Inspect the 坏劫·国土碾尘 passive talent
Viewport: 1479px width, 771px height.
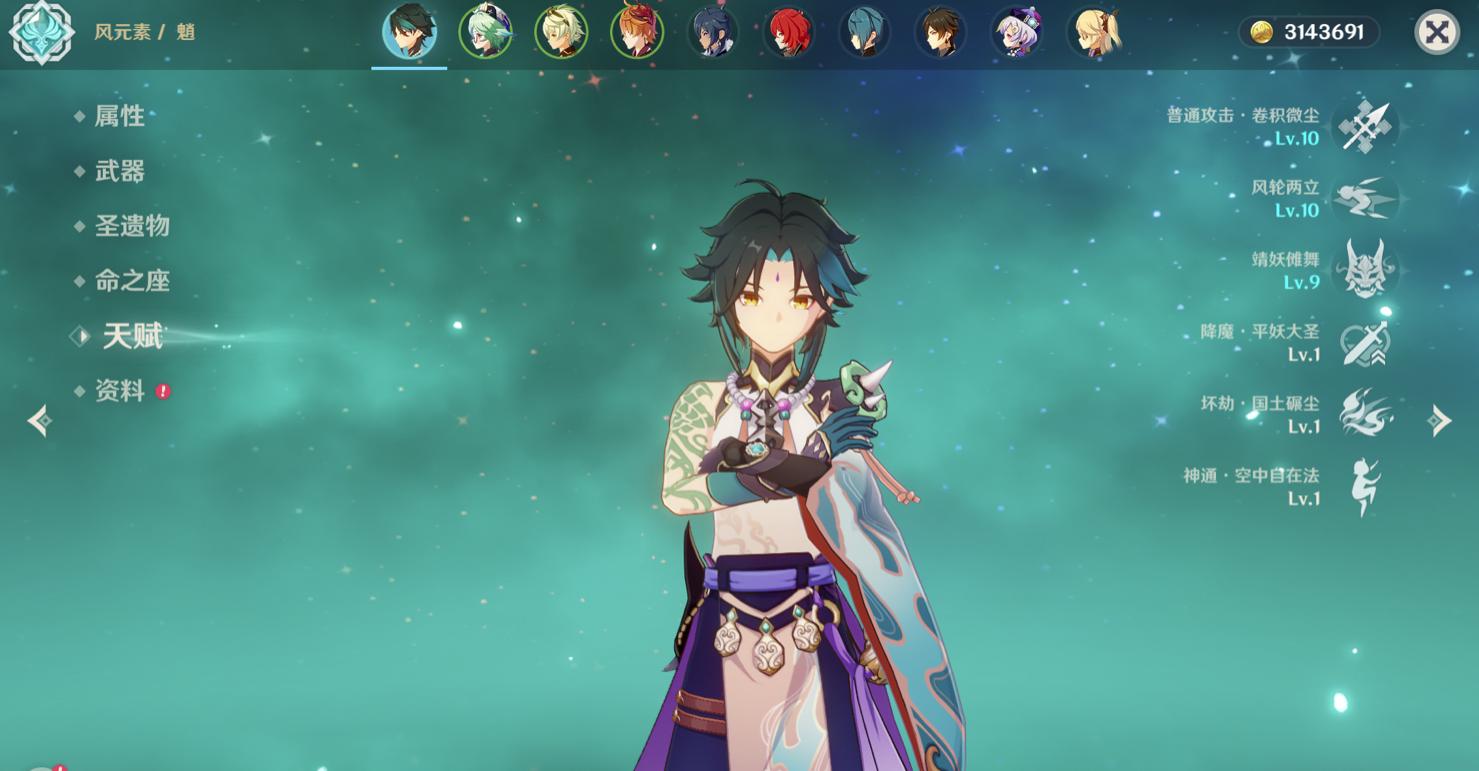click(1365, 415)
